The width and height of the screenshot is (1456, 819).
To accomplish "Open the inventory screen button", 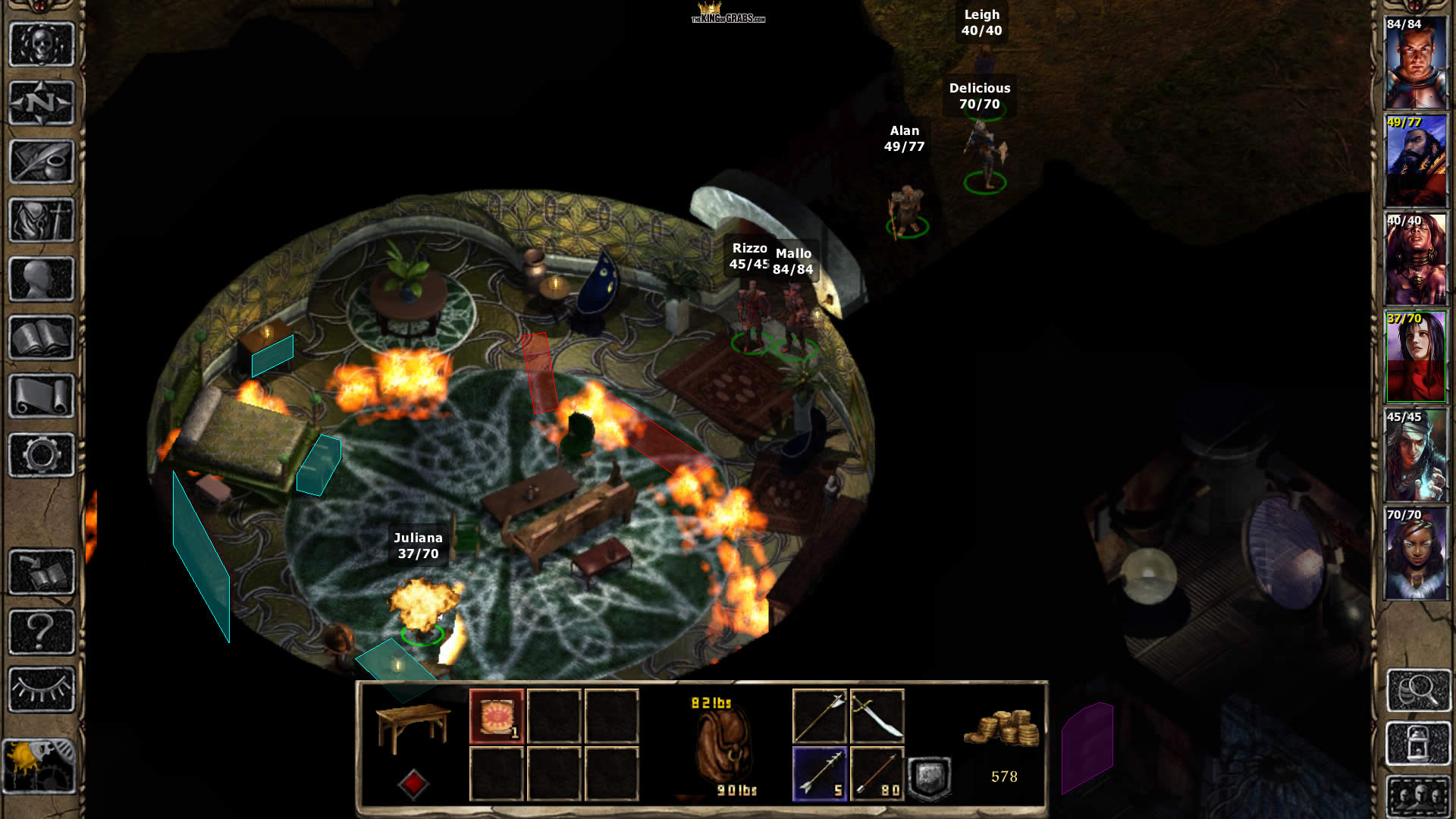I will point(42,220).
